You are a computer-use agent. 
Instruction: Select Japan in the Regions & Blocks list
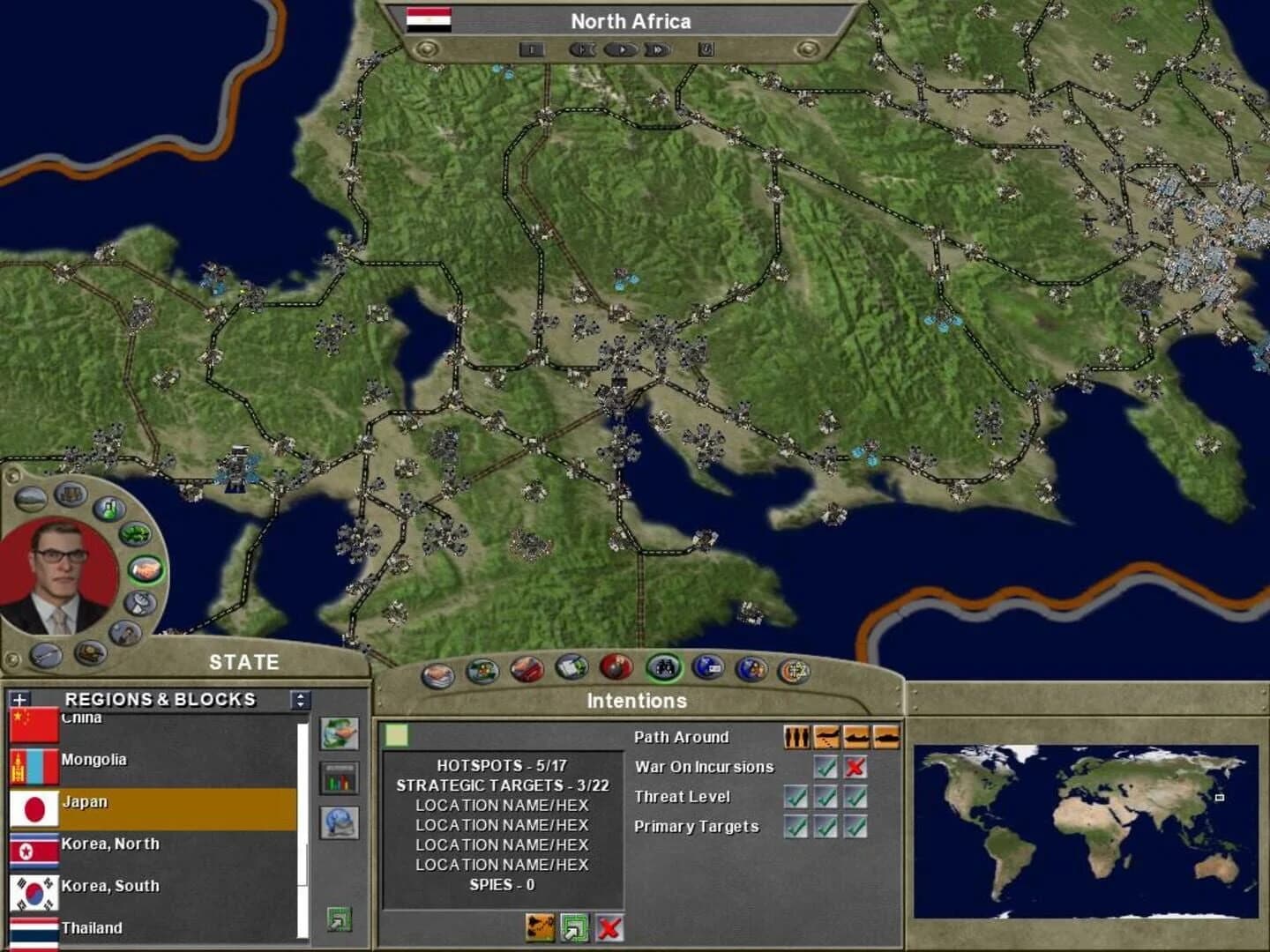click(x=97, y=802)
